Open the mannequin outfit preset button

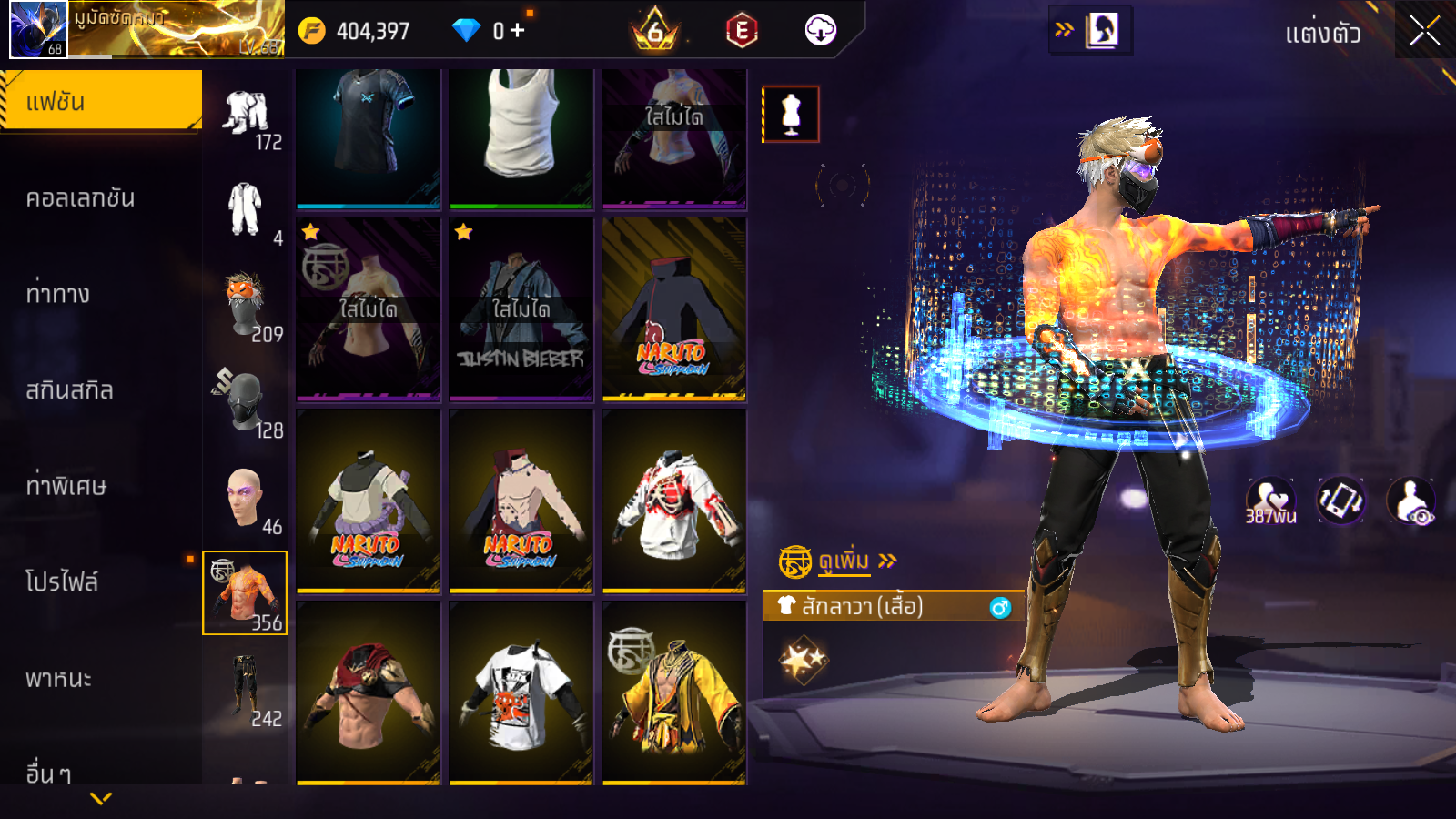tap(791, 115)
